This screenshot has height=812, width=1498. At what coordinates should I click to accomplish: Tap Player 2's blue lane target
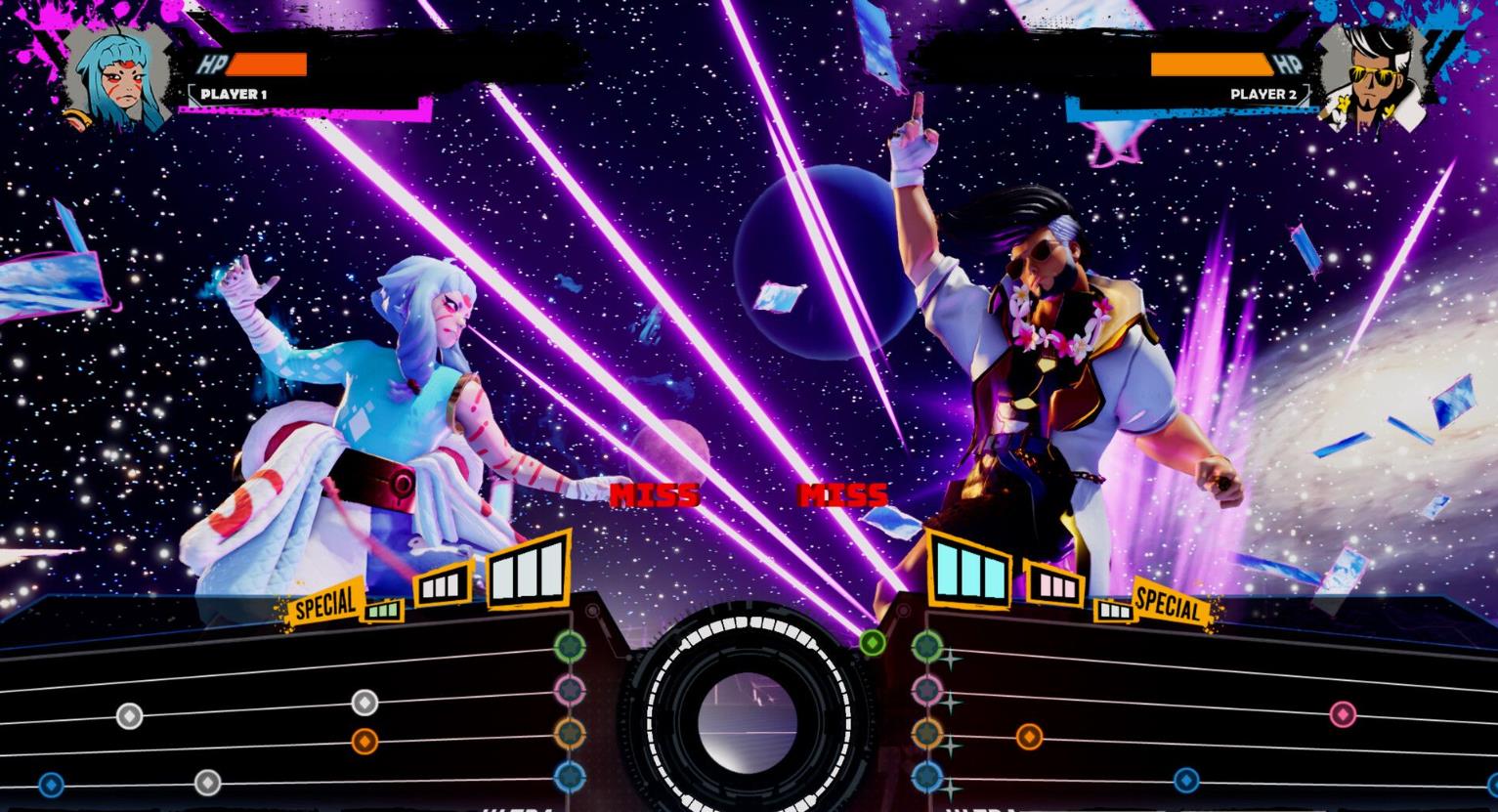[926, 778]
